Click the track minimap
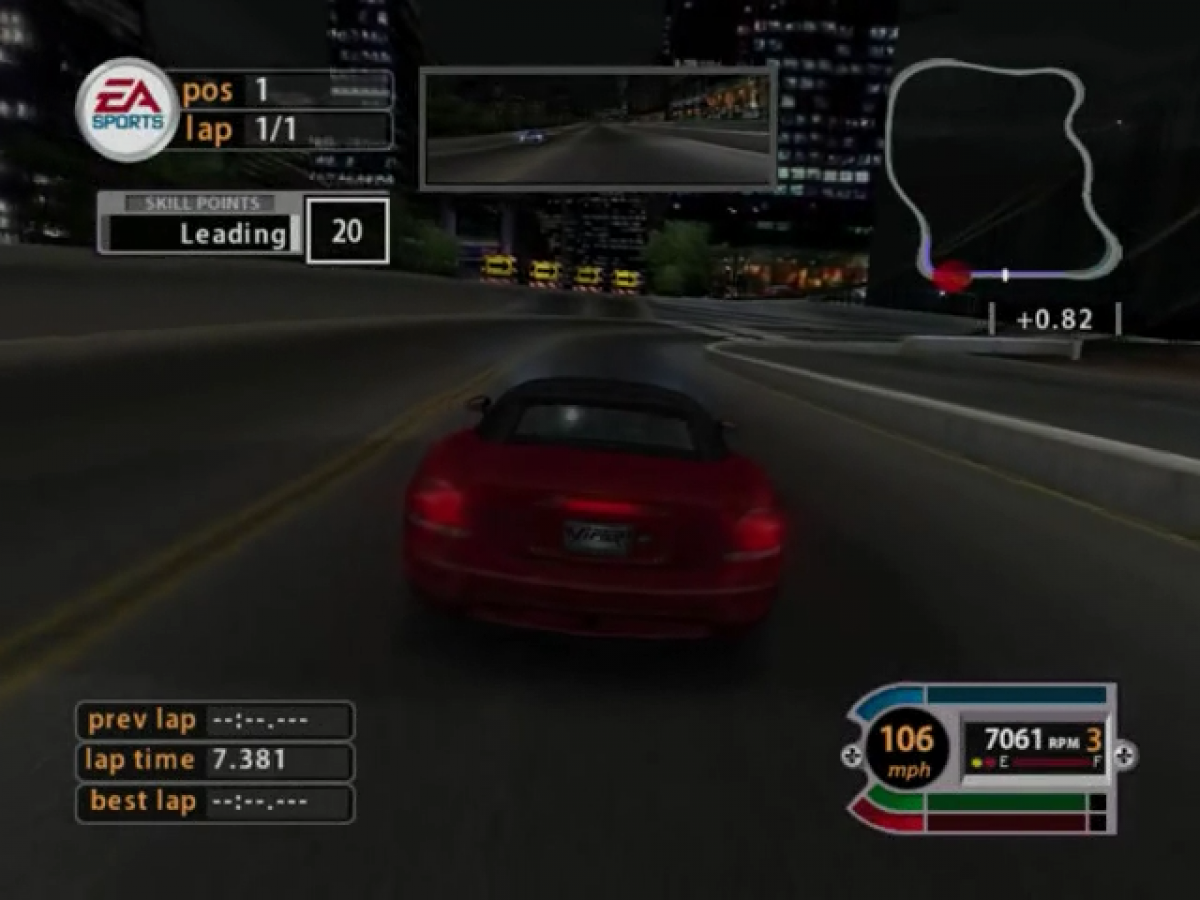The width and height of the screenshot is (1200, 900). 1000,175
